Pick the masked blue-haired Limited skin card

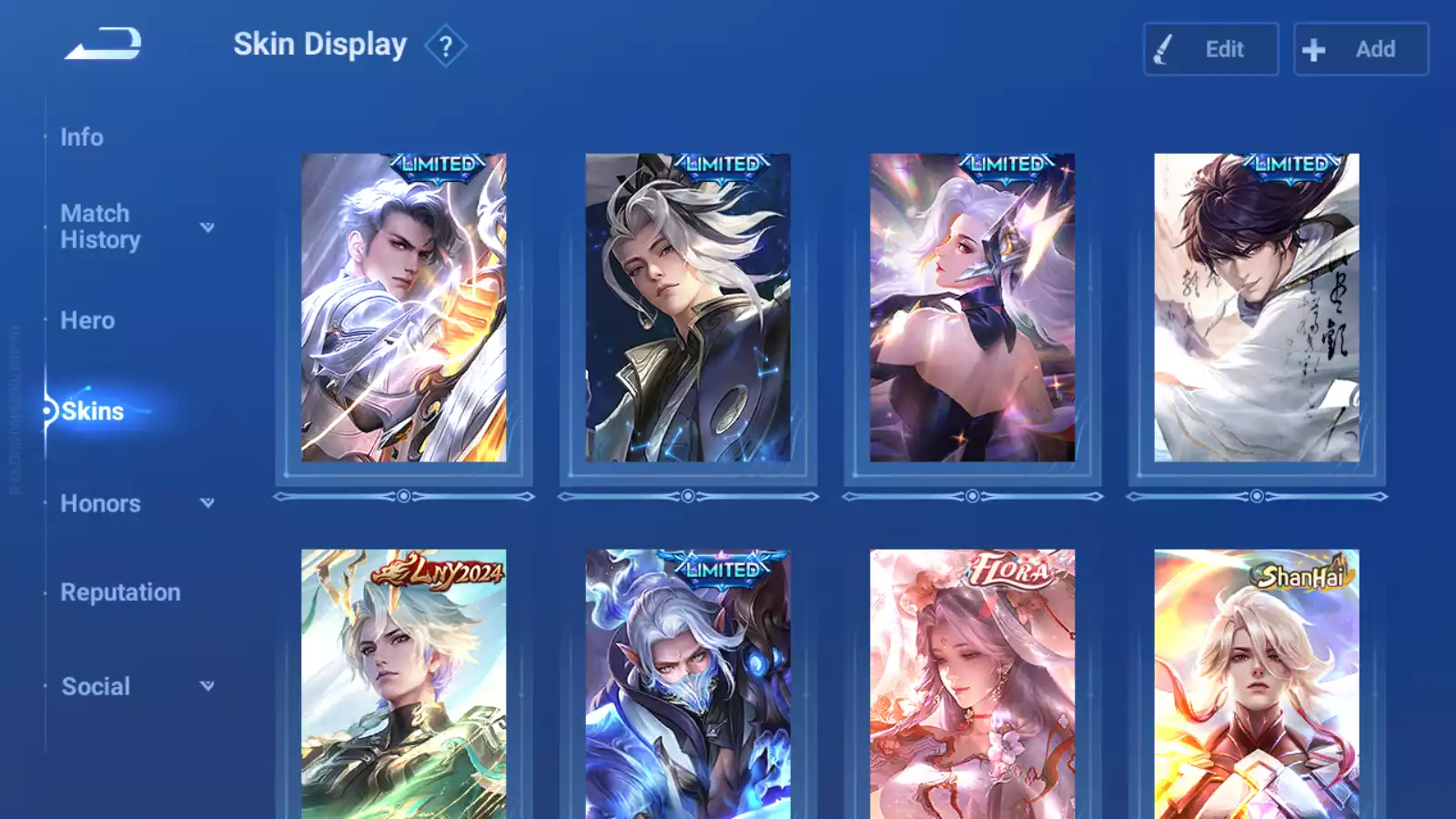point(688,682)
